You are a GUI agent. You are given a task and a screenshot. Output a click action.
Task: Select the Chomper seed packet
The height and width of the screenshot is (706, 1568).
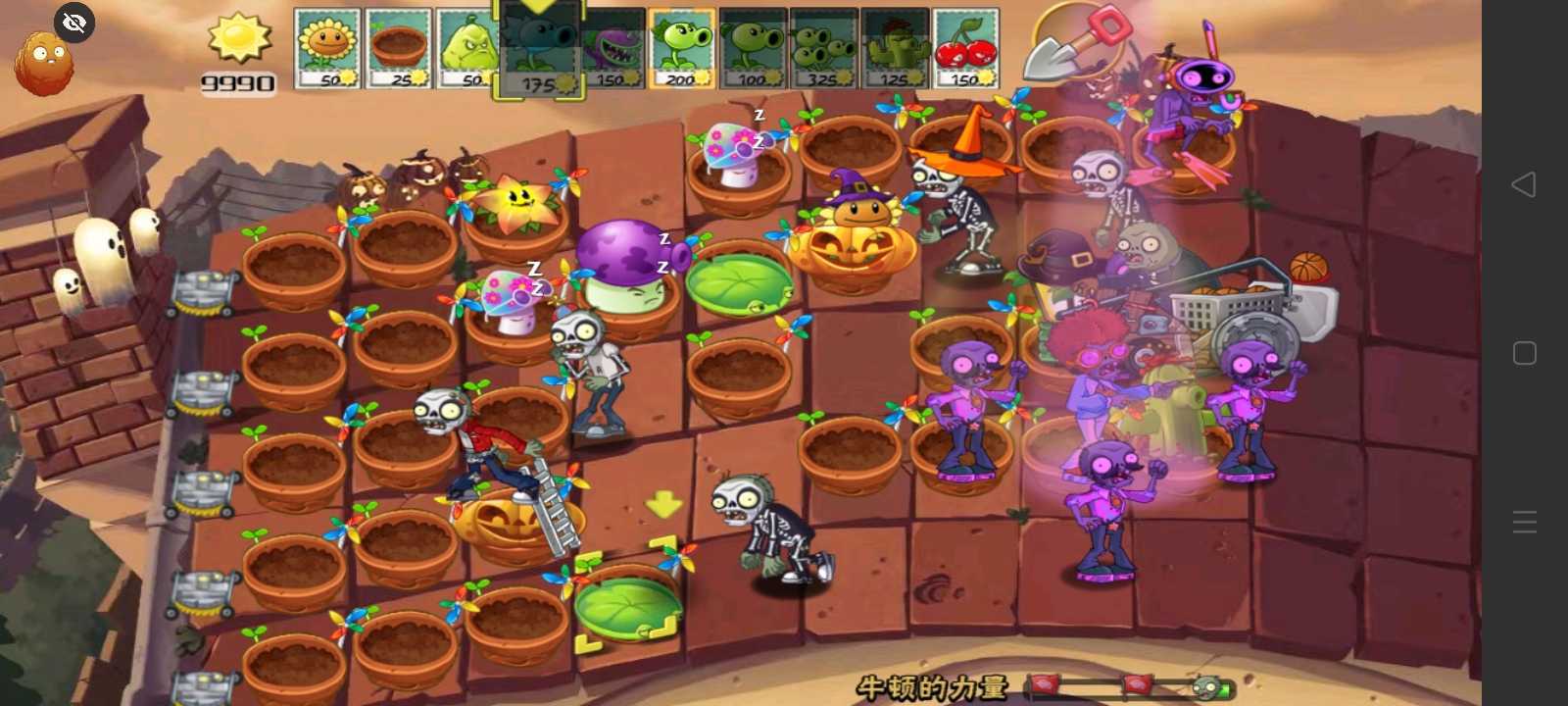[x=612, y=47]
